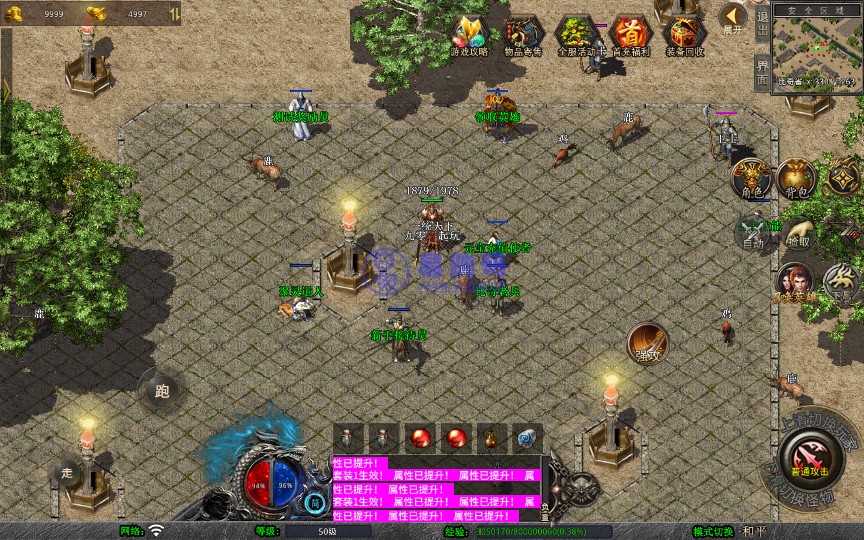The height and width of the screenshot is (540, 864).
Task: Tap the 拾取 pickup button
Action: [x=797, y=232]
